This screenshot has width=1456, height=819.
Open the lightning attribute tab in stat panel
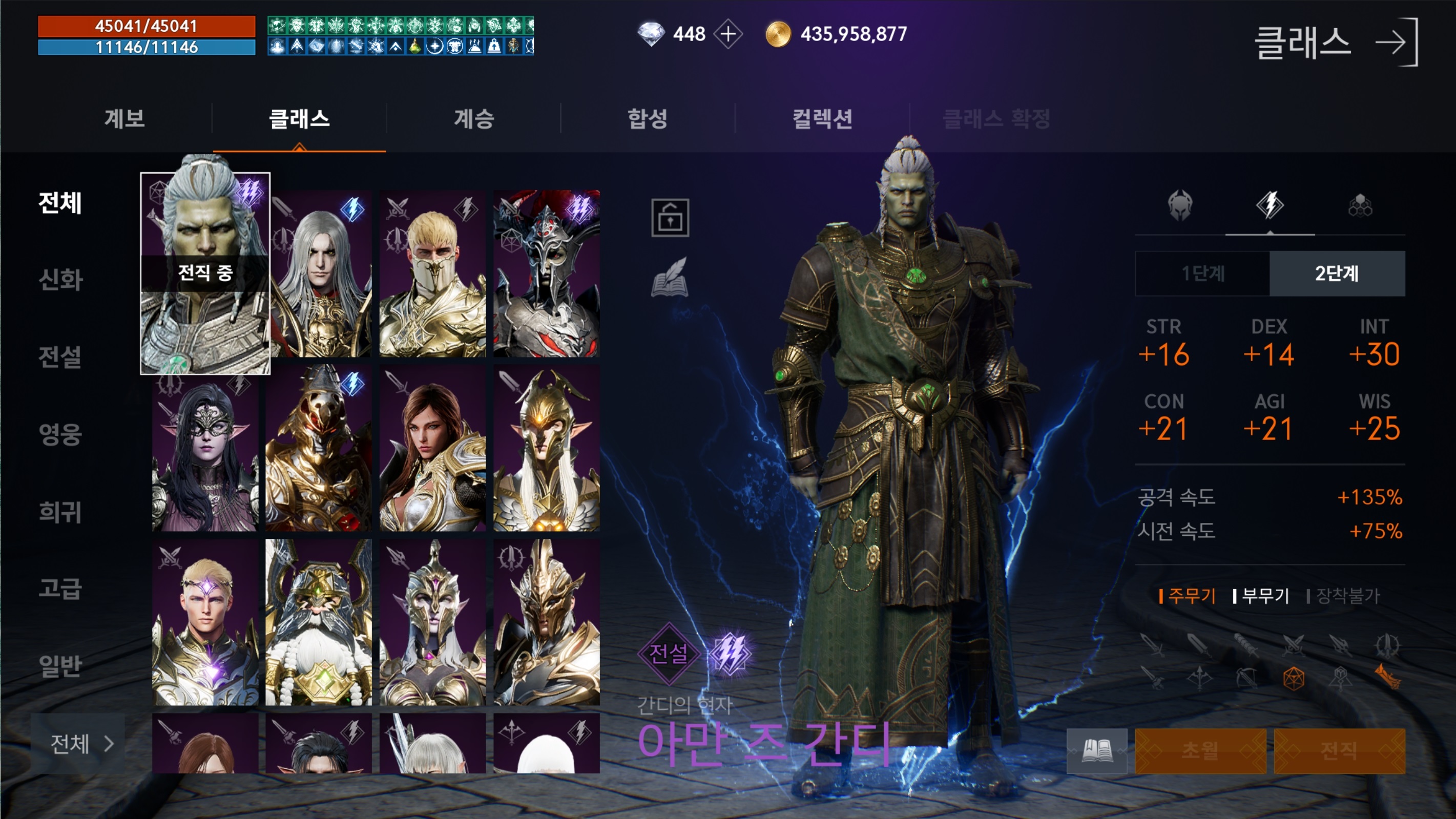coord(1269,206)
